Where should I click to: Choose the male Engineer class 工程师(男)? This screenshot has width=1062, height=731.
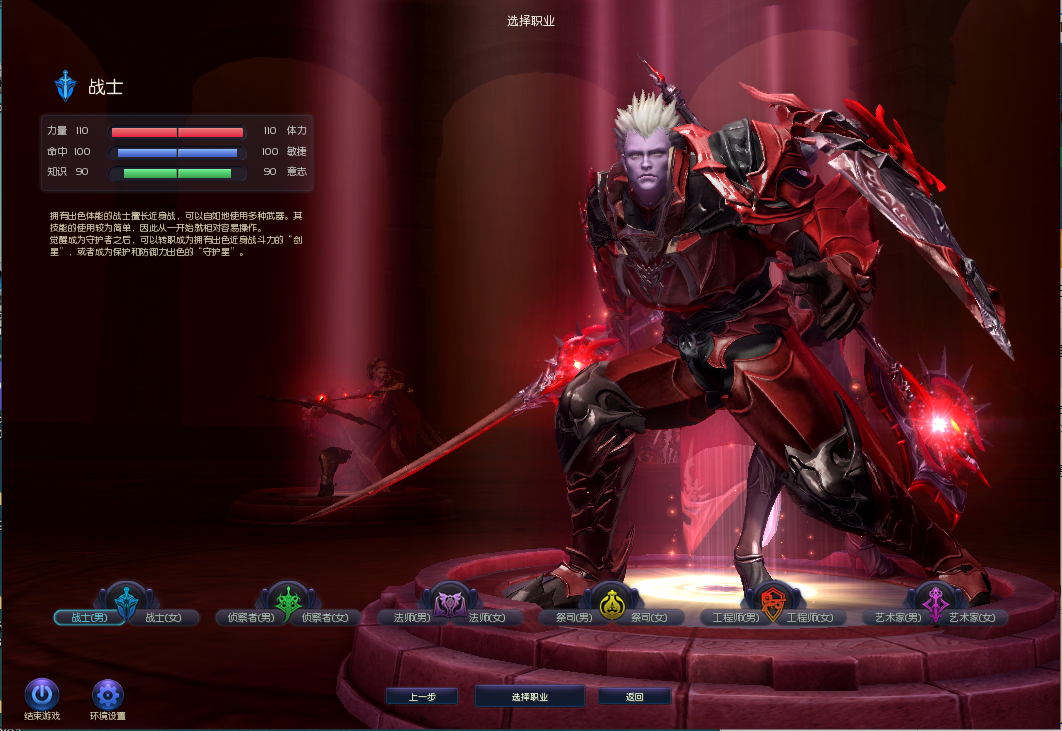tap(734, 617)
